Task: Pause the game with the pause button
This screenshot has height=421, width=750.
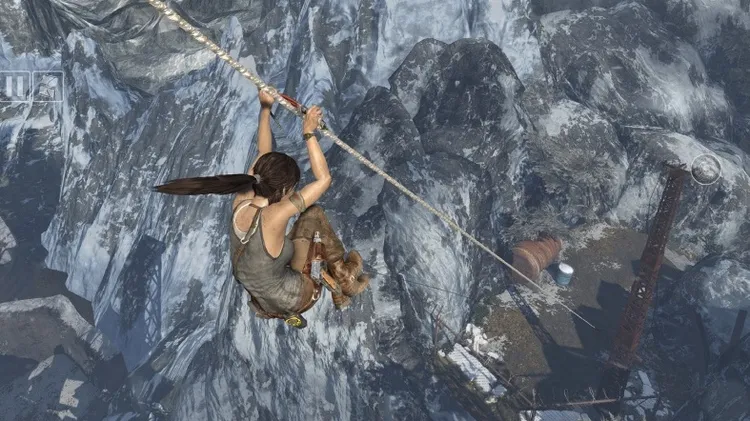Action: coord(14,88)
